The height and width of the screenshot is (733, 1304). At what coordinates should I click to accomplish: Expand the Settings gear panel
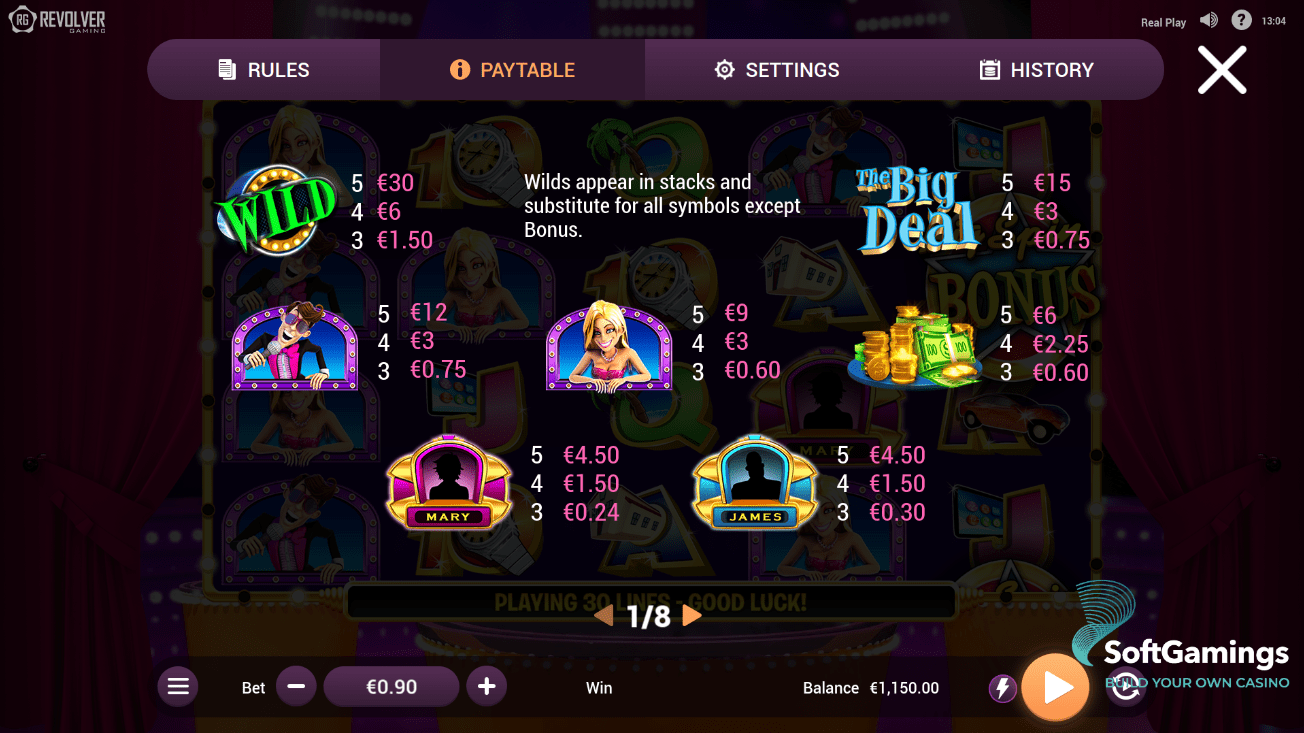pos(724,69)
